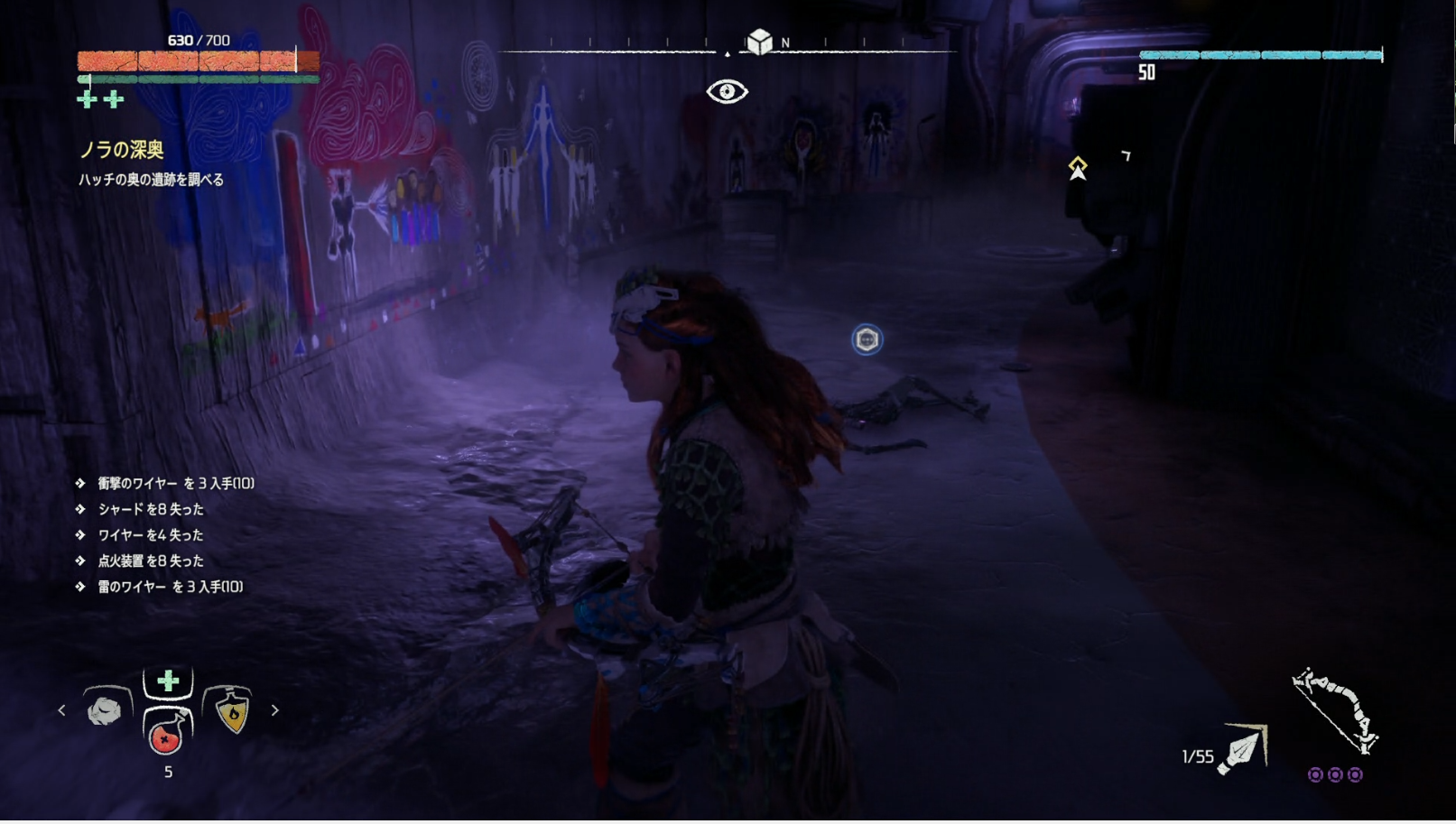The height and width of the screenshot is (824, 1456).
Task: Cycle quick items with the right arrow
Action: 275,710
